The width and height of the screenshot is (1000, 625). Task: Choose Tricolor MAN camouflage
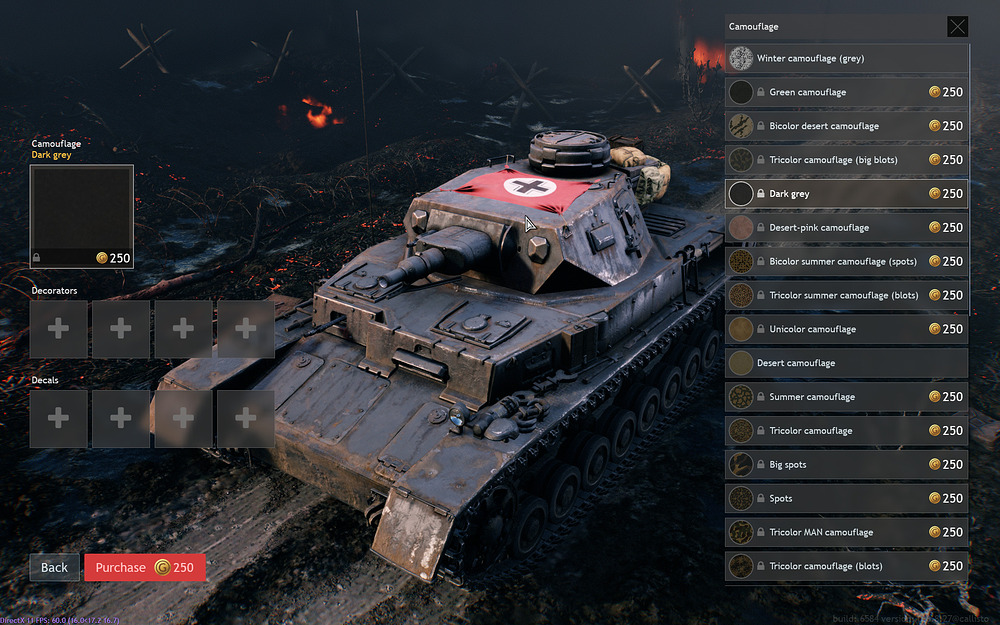847,532
